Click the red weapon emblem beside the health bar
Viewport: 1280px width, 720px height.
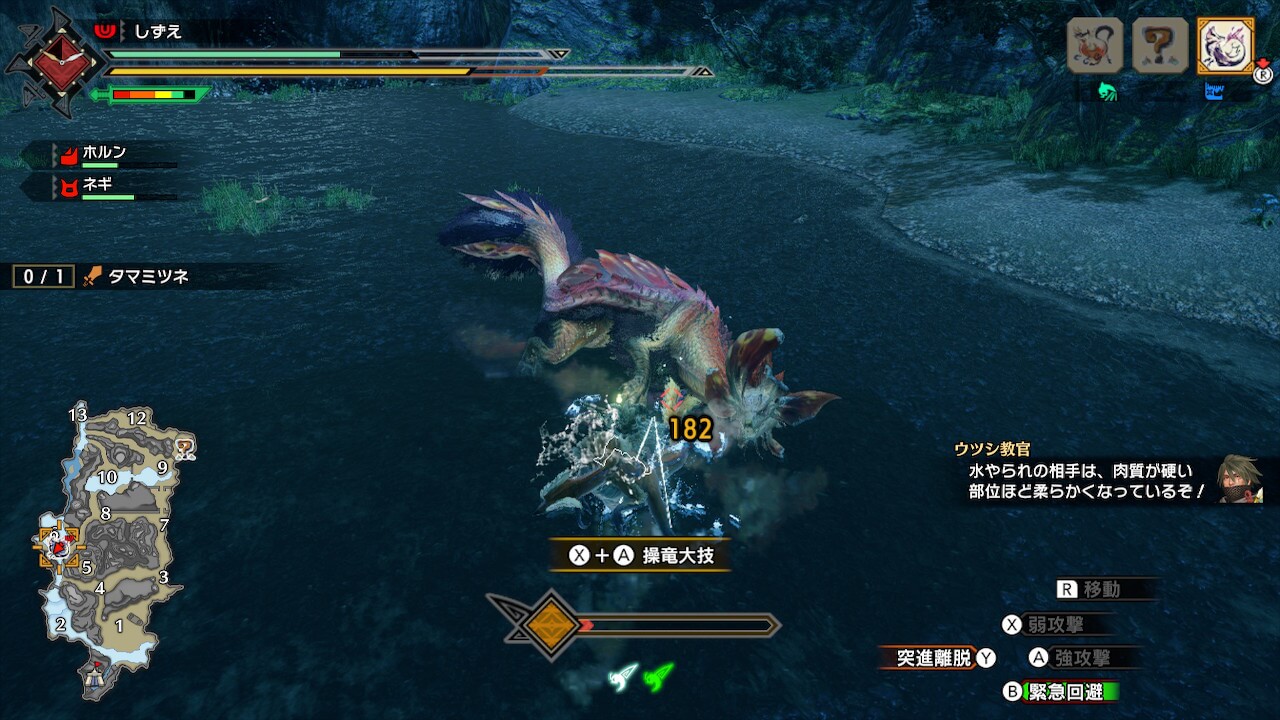[53, 62]
